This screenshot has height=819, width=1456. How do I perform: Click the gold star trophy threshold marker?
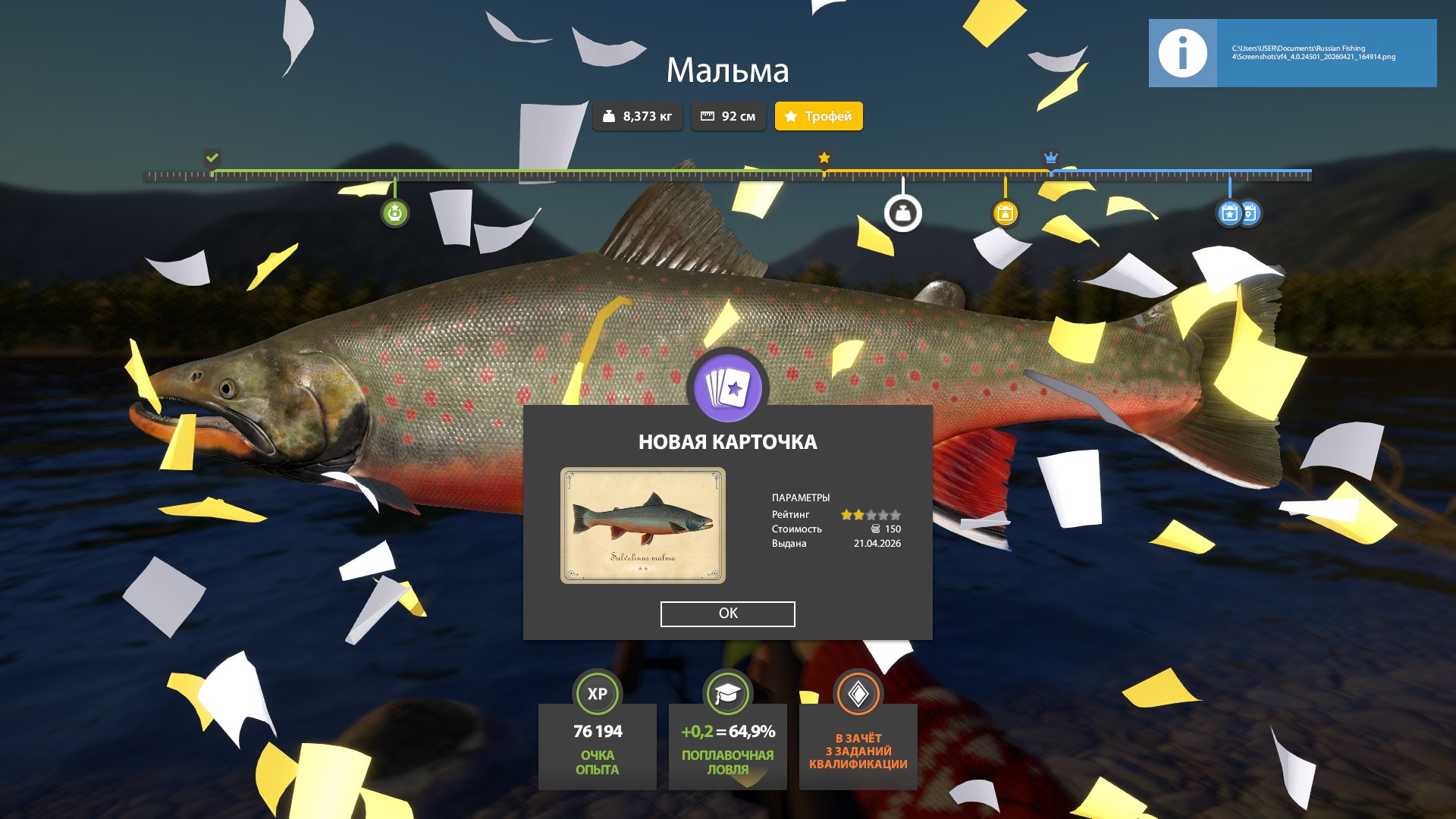(824, 158)
